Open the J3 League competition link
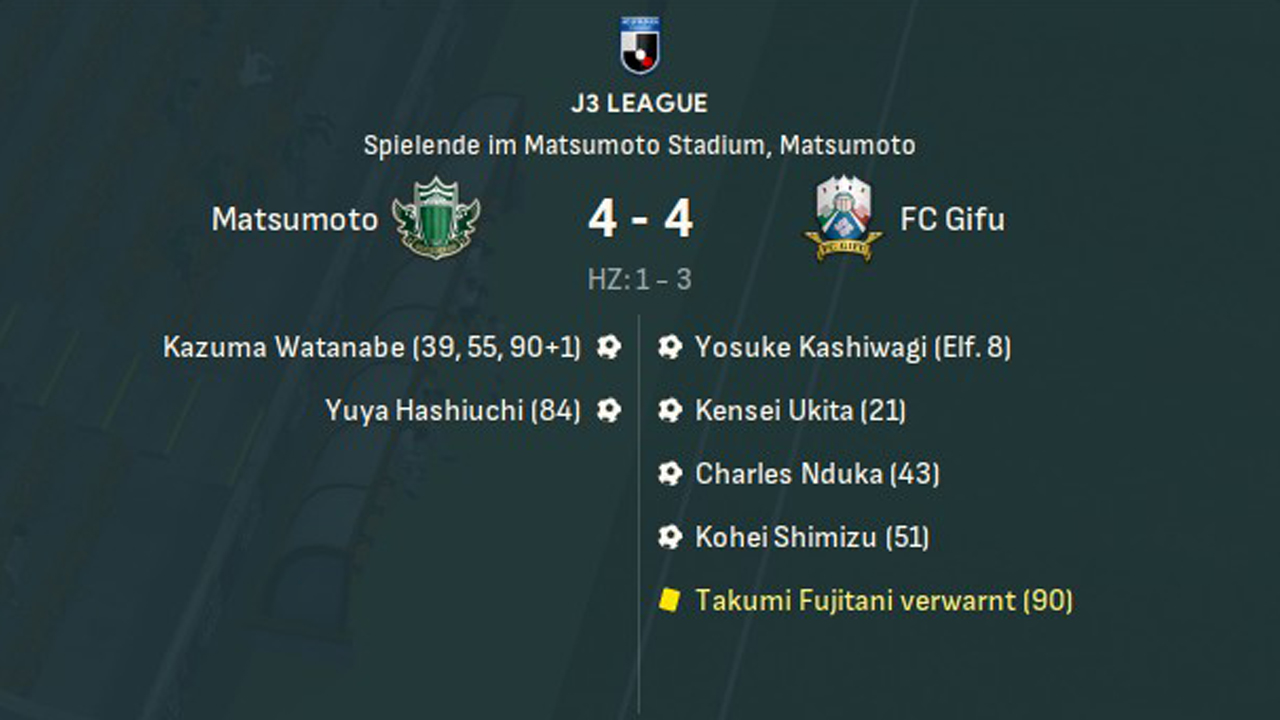The image size is (1280, 720). [x=639, y=103]
